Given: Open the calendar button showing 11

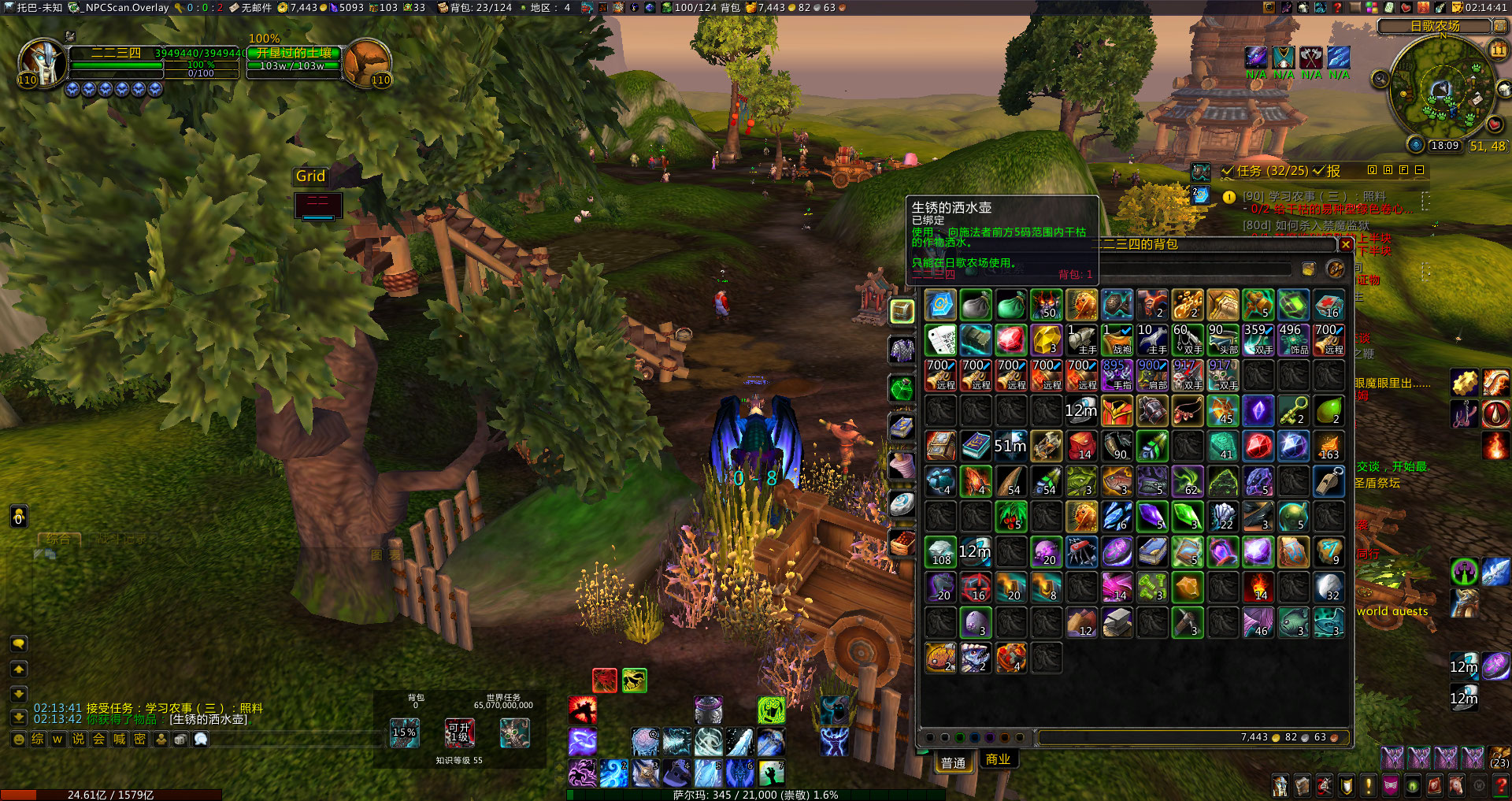Looking at the screenshot, I should click(1498, 50).
